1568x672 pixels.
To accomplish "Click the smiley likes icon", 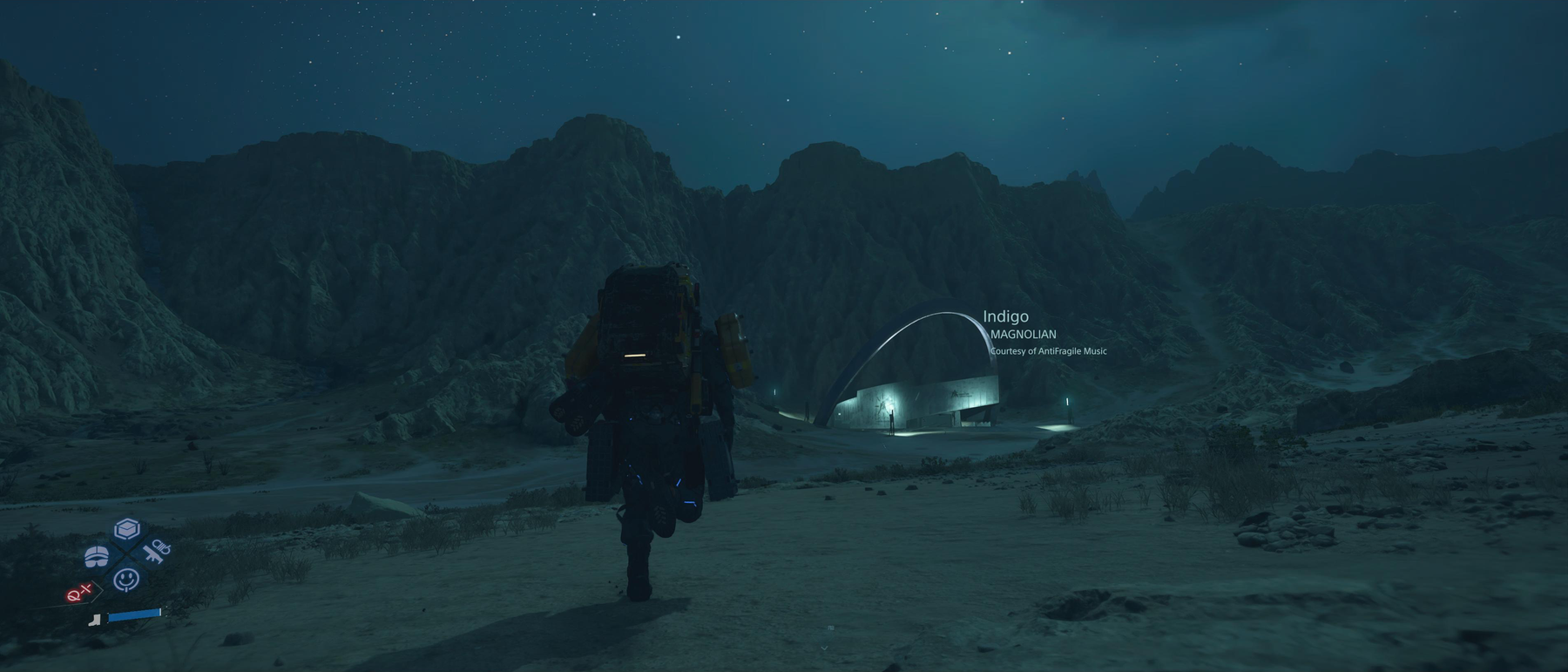I will [126, 578].
